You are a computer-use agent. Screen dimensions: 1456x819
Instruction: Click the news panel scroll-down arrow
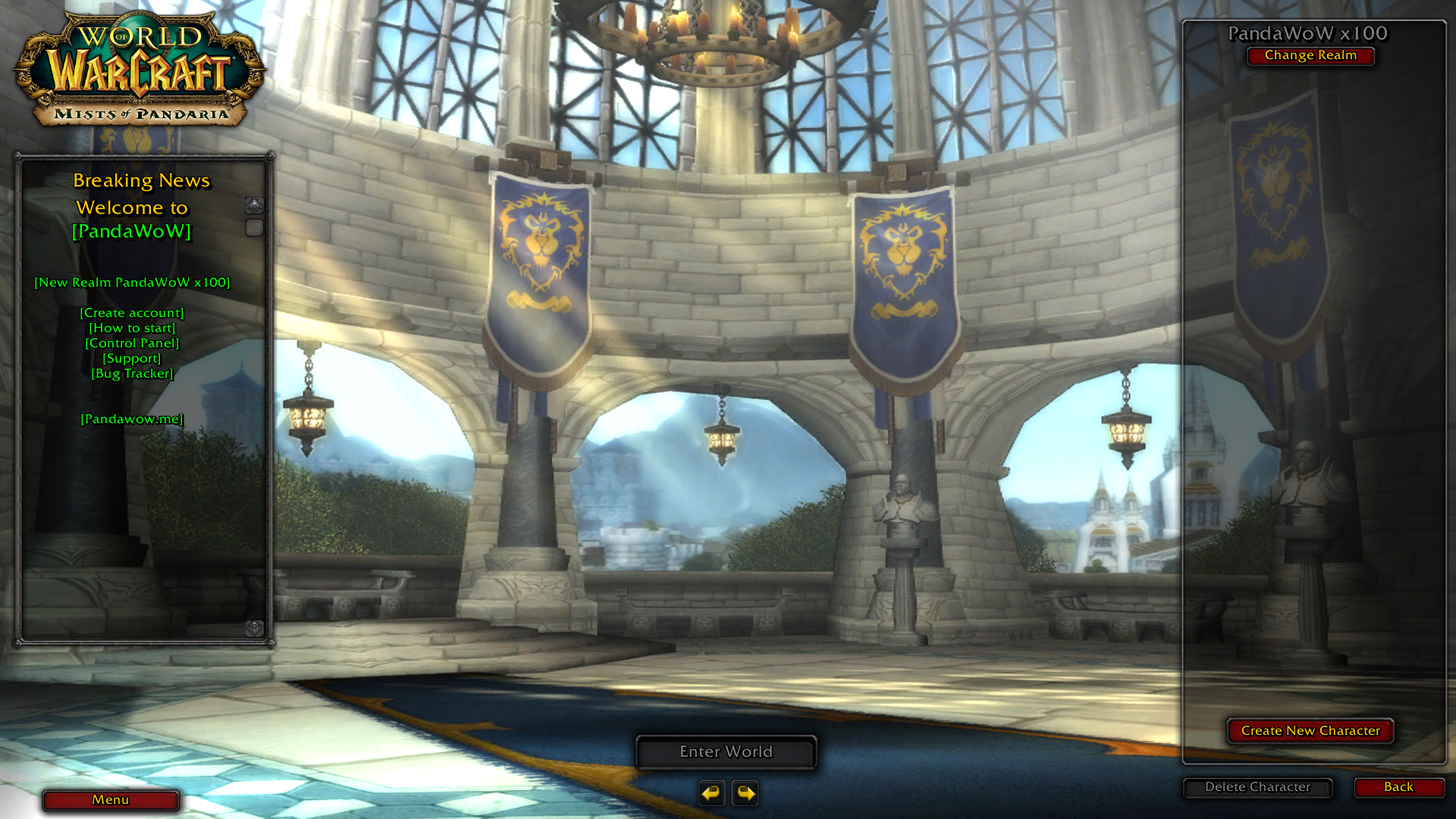[254, 627]
